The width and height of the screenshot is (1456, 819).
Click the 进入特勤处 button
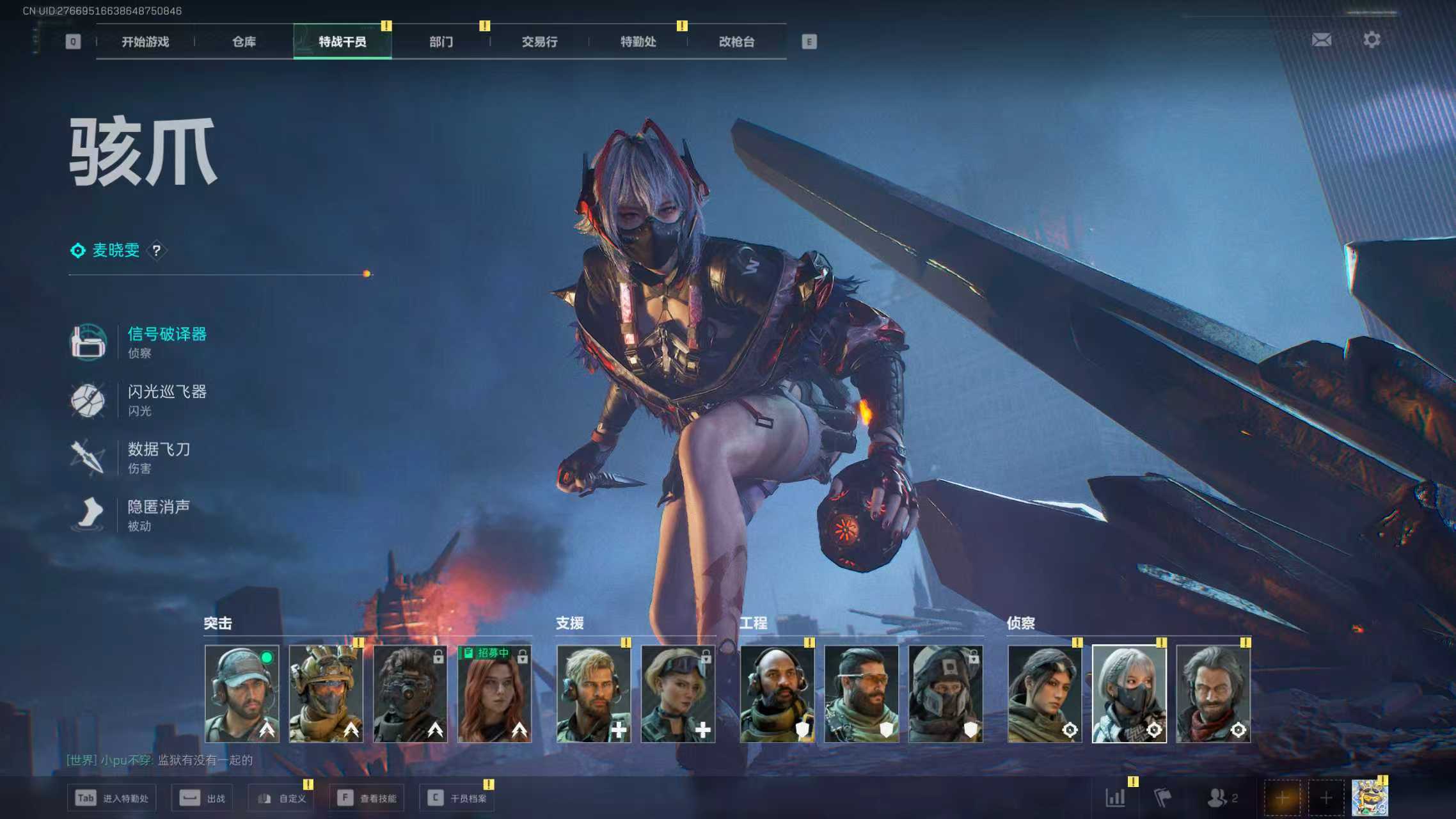(x=113, y=799)
